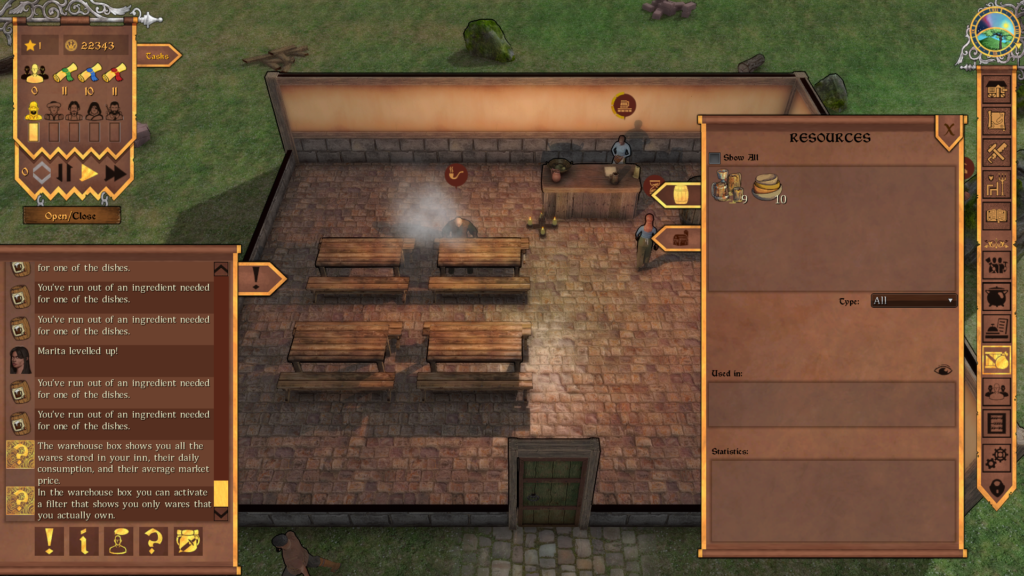
Task: Filter messages by the question mark button
Action: click(153, 541)
